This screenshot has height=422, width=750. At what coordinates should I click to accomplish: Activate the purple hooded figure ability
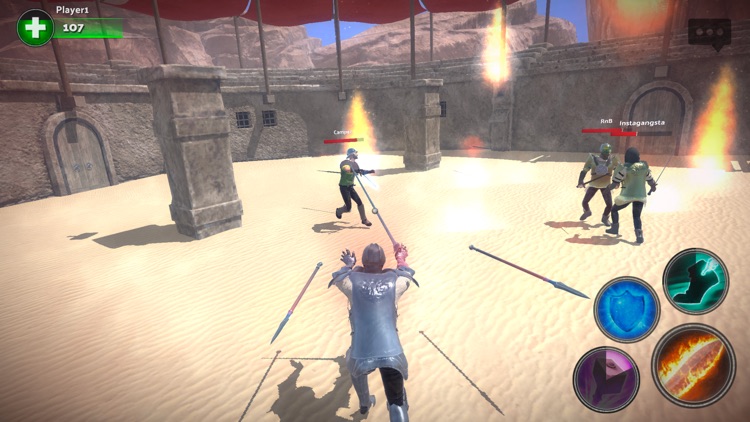[607, 379]
